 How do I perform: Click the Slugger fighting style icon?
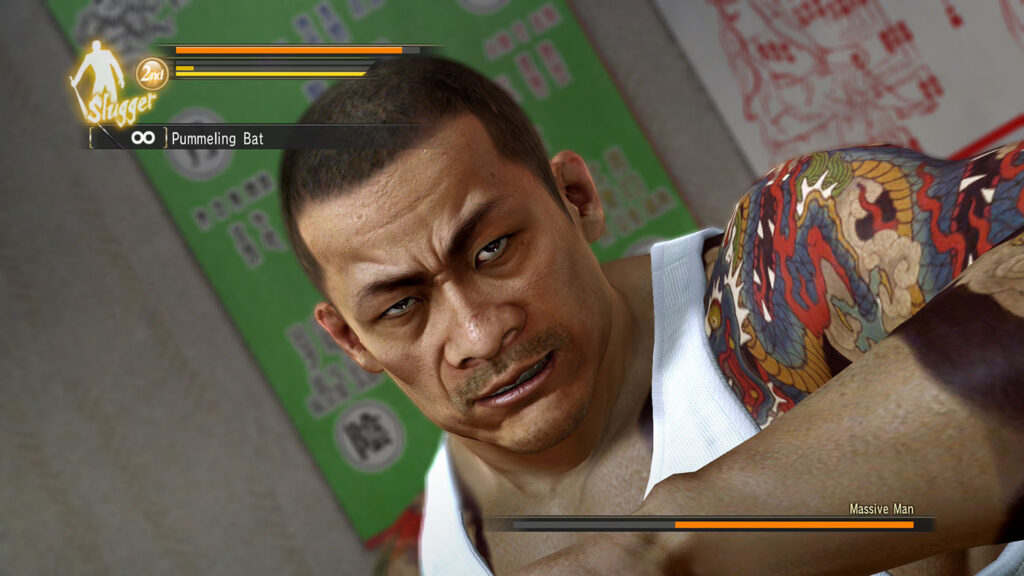(x=102, y=82)
